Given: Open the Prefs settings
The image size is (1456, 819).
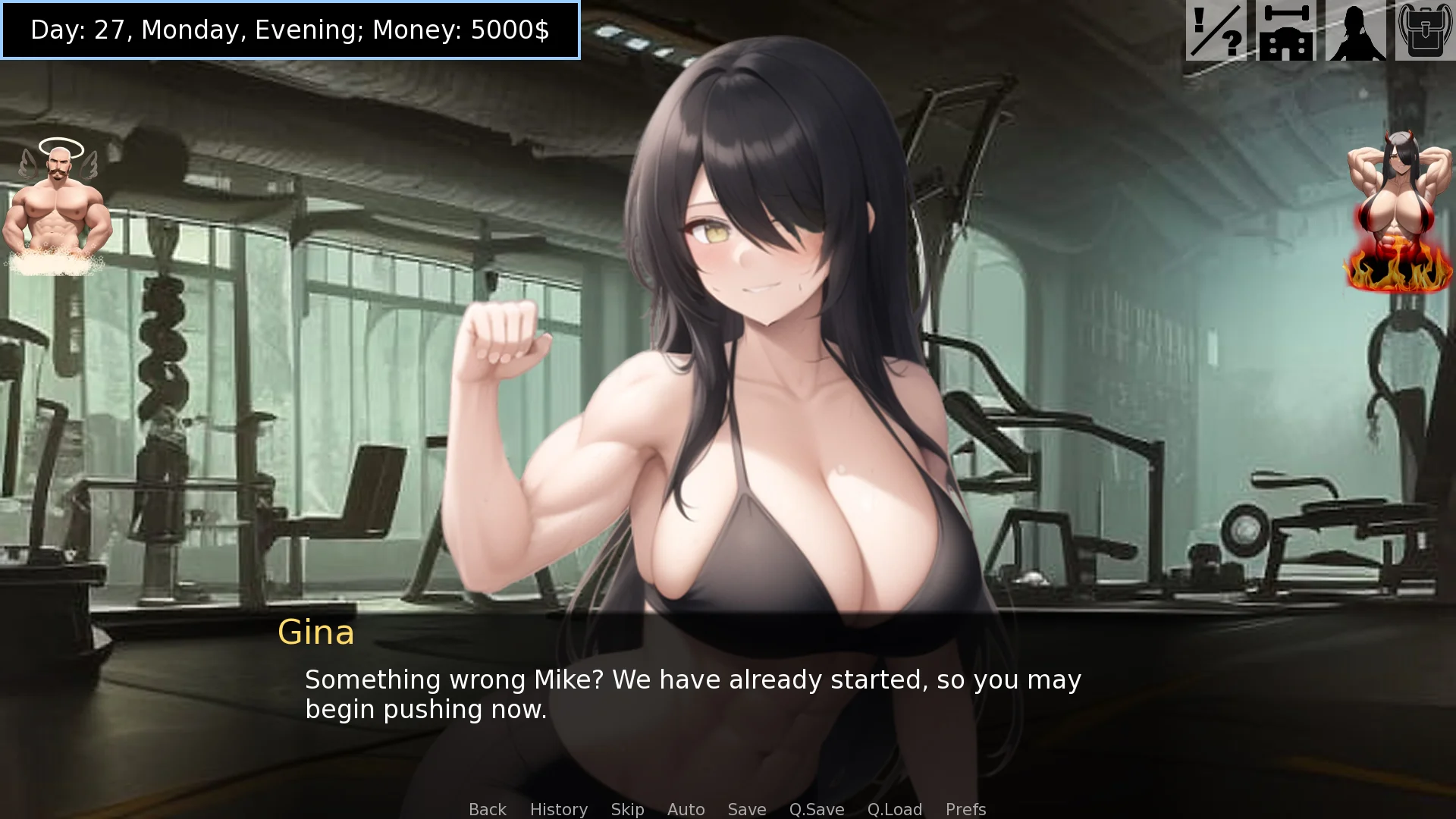Looking at the screenshot, I should [965, 809].
